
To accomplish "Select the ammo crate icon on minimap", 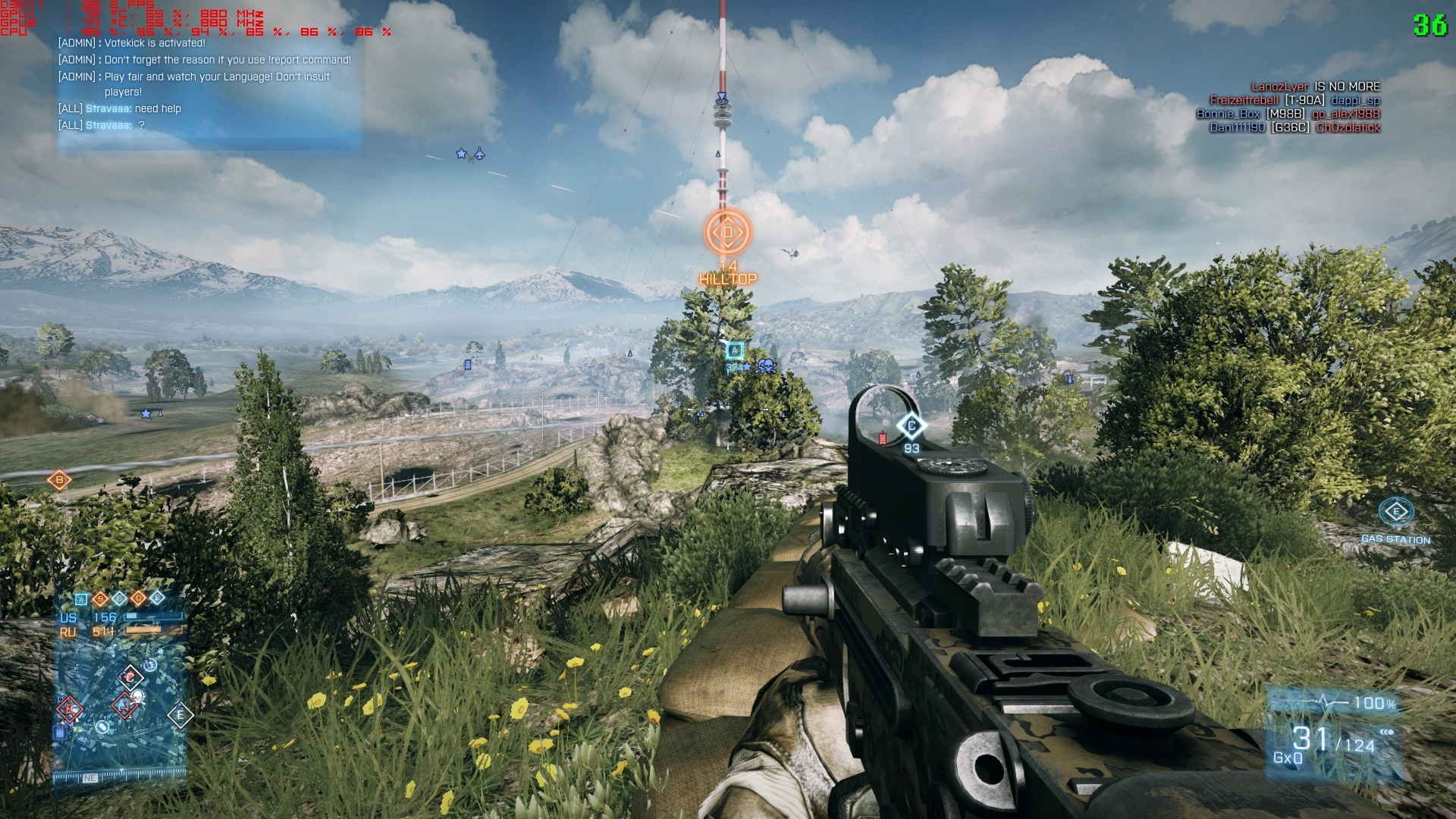I will [60, 733].
